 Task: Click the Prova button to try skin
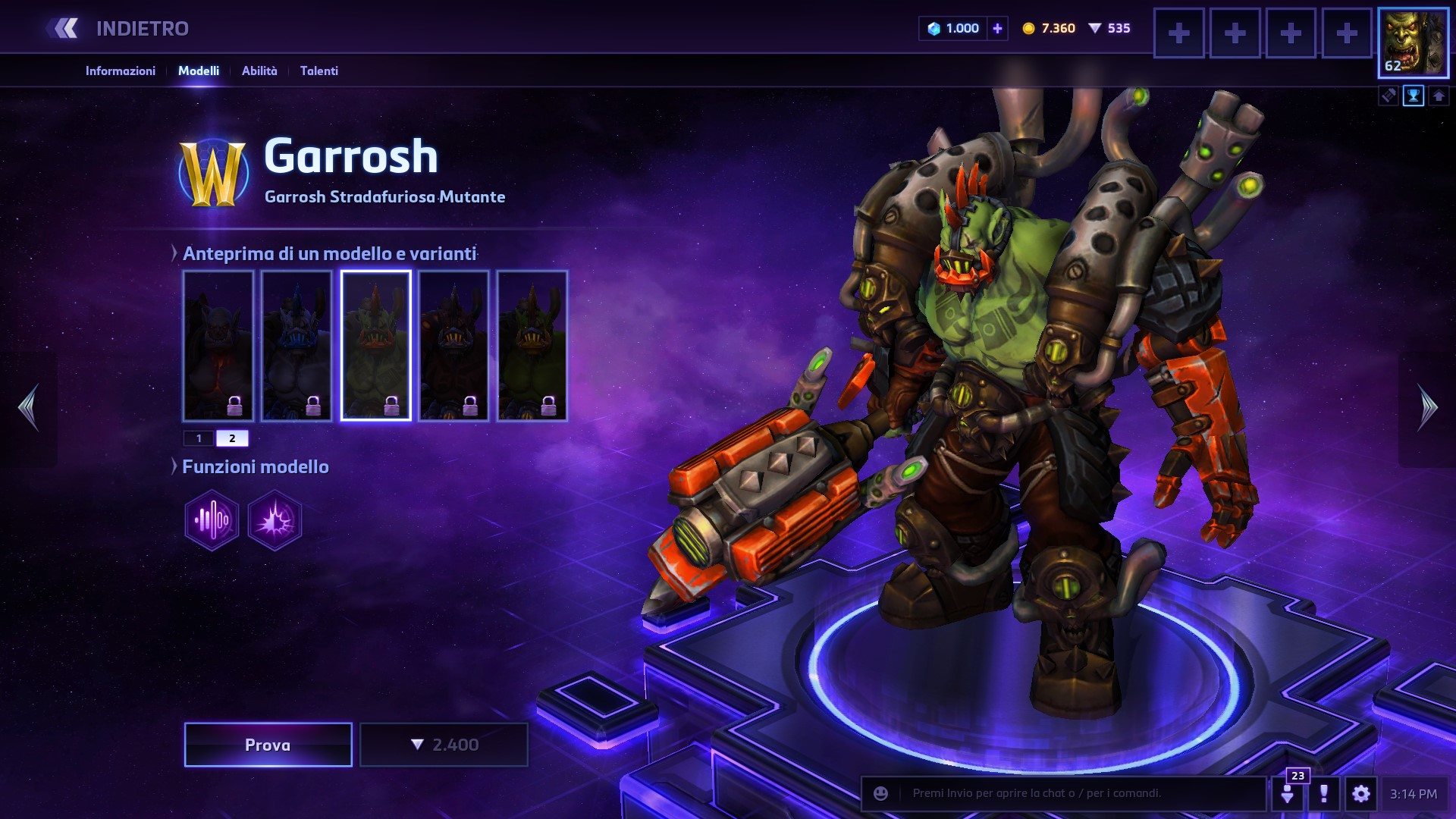(268, 745)
